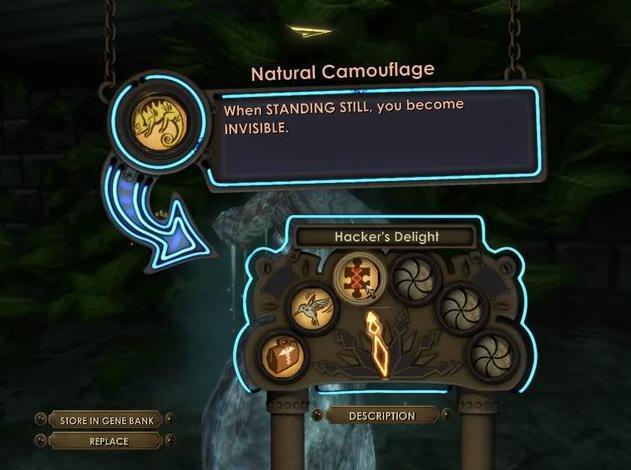Image resolution: width=631 pixels, height=470 pixels.
Task: Show the tonic Description
Action: coord(381,416)
